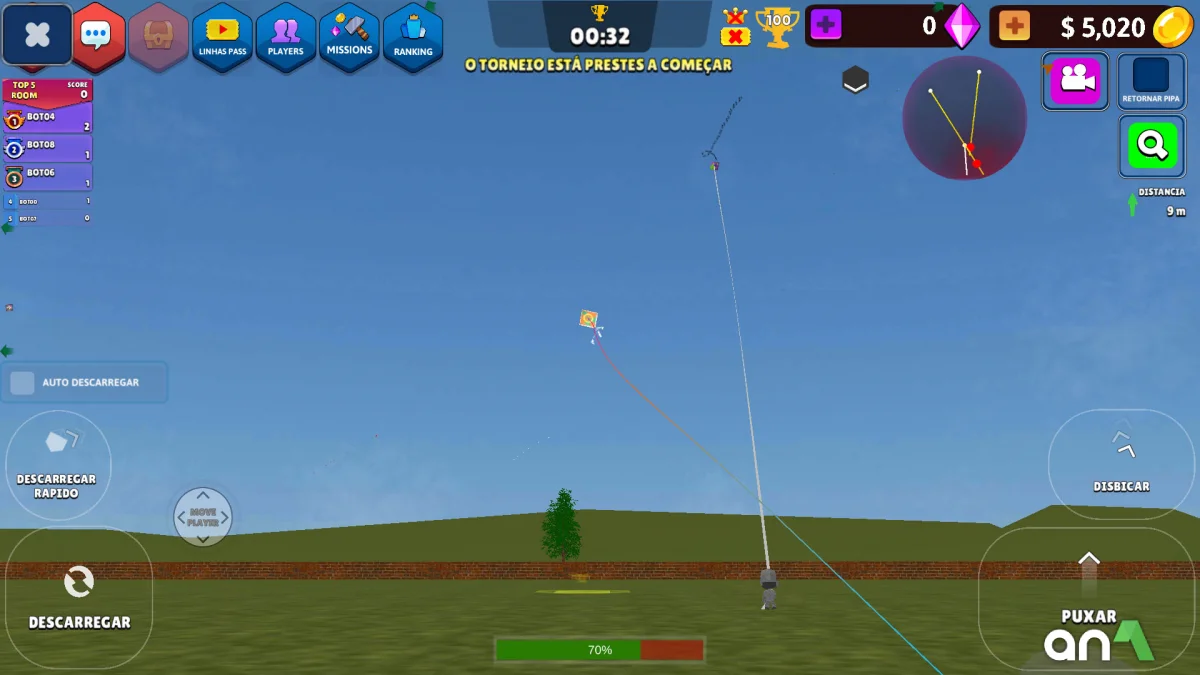View the Ranking leaderboard
This screenshot has width=1200, height=675.
pos(413,37)
